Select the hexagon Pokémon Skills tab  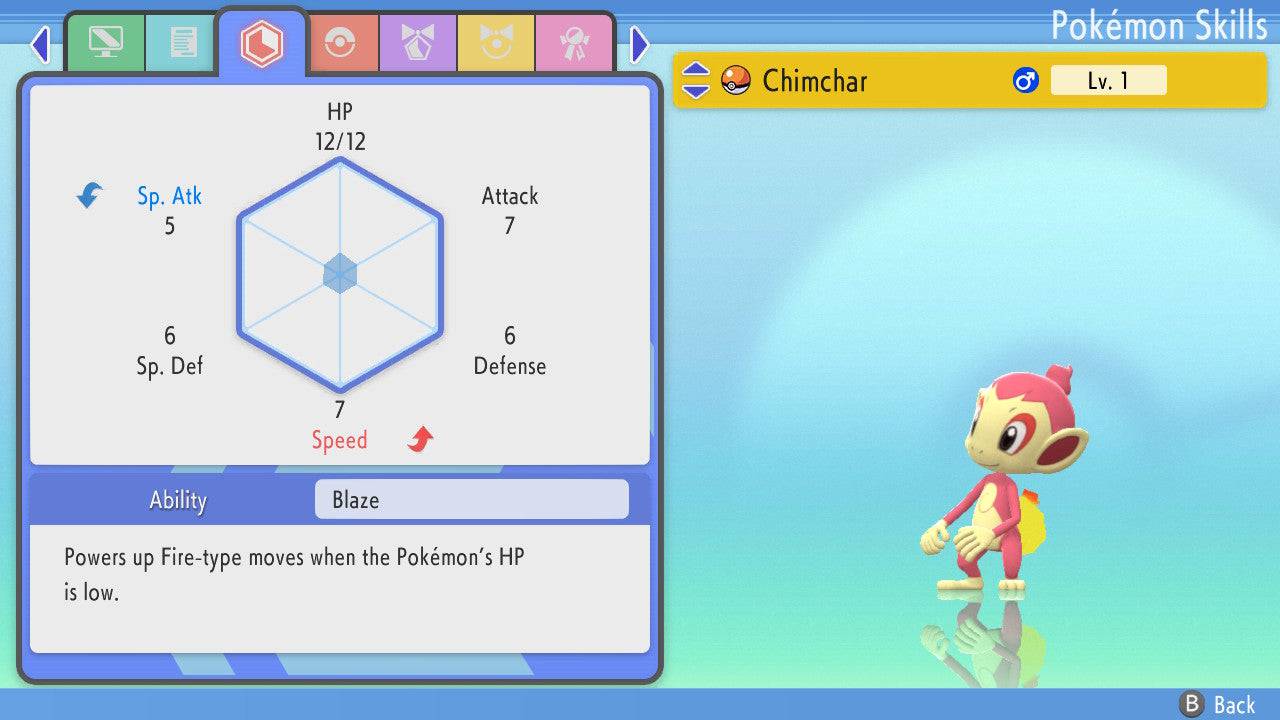click(x=261, y=43)
